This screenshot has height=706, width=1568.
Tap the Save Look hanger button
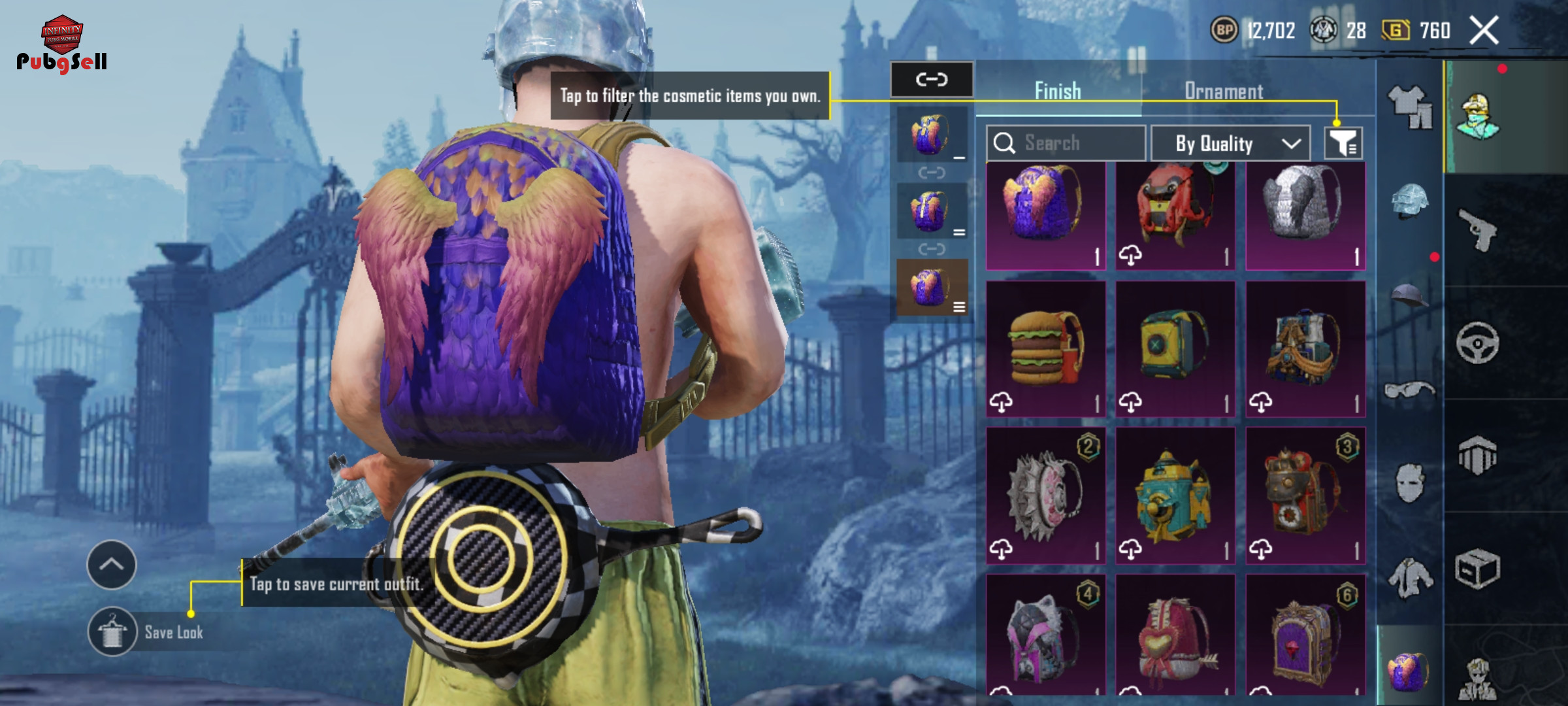(112, 632)
